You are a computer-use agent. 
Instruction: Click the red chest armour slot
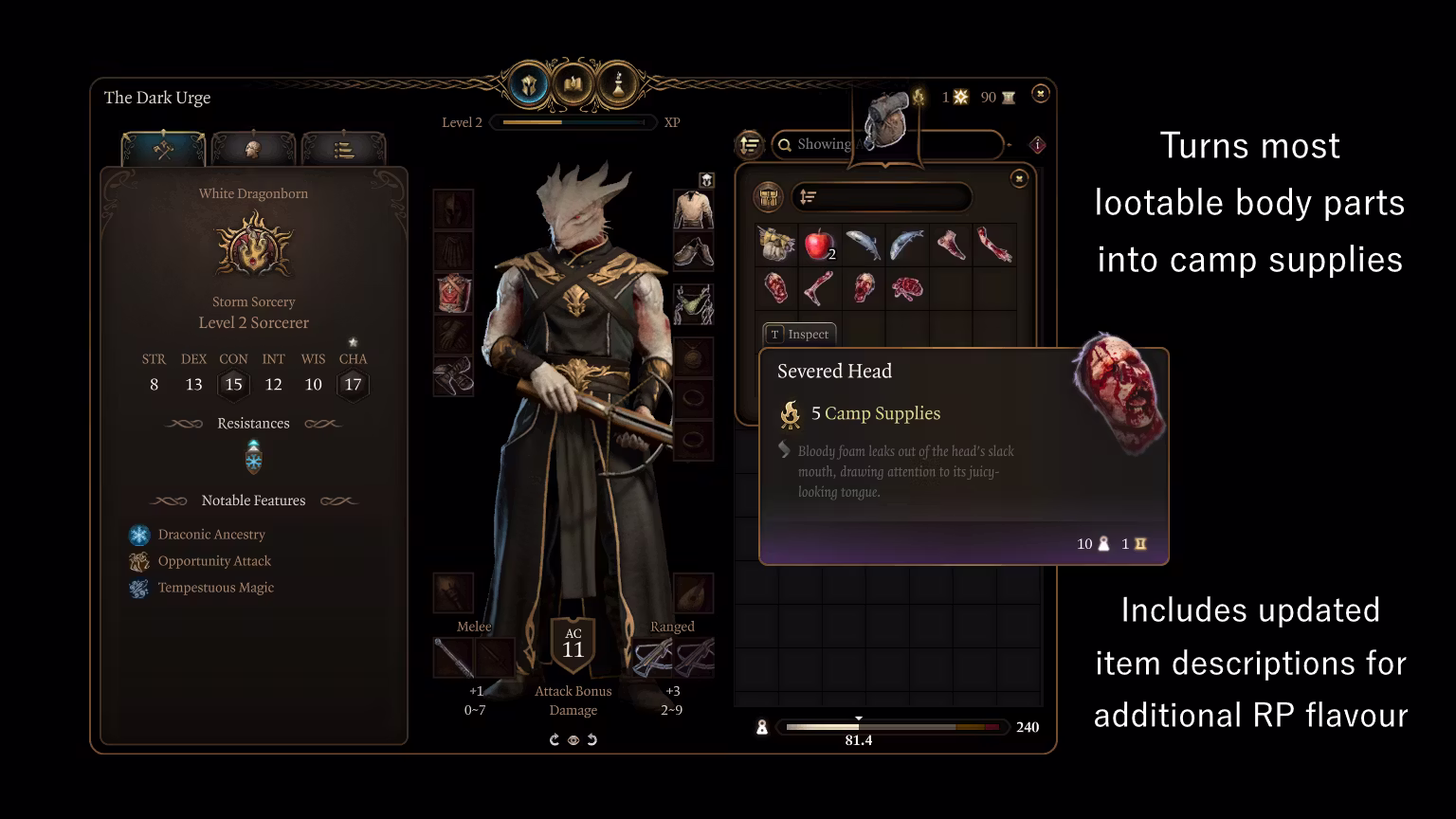[453, 294]
